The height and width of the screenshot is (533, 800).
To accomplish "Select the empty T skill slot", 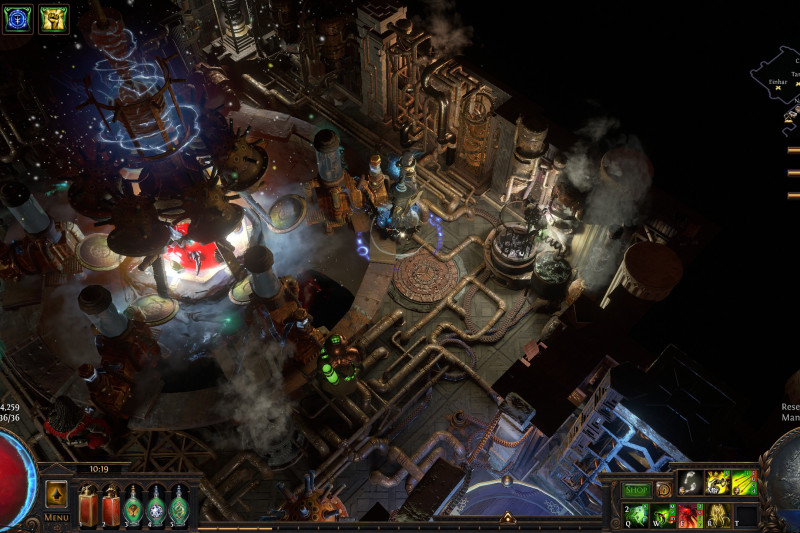I will point(745,516).
